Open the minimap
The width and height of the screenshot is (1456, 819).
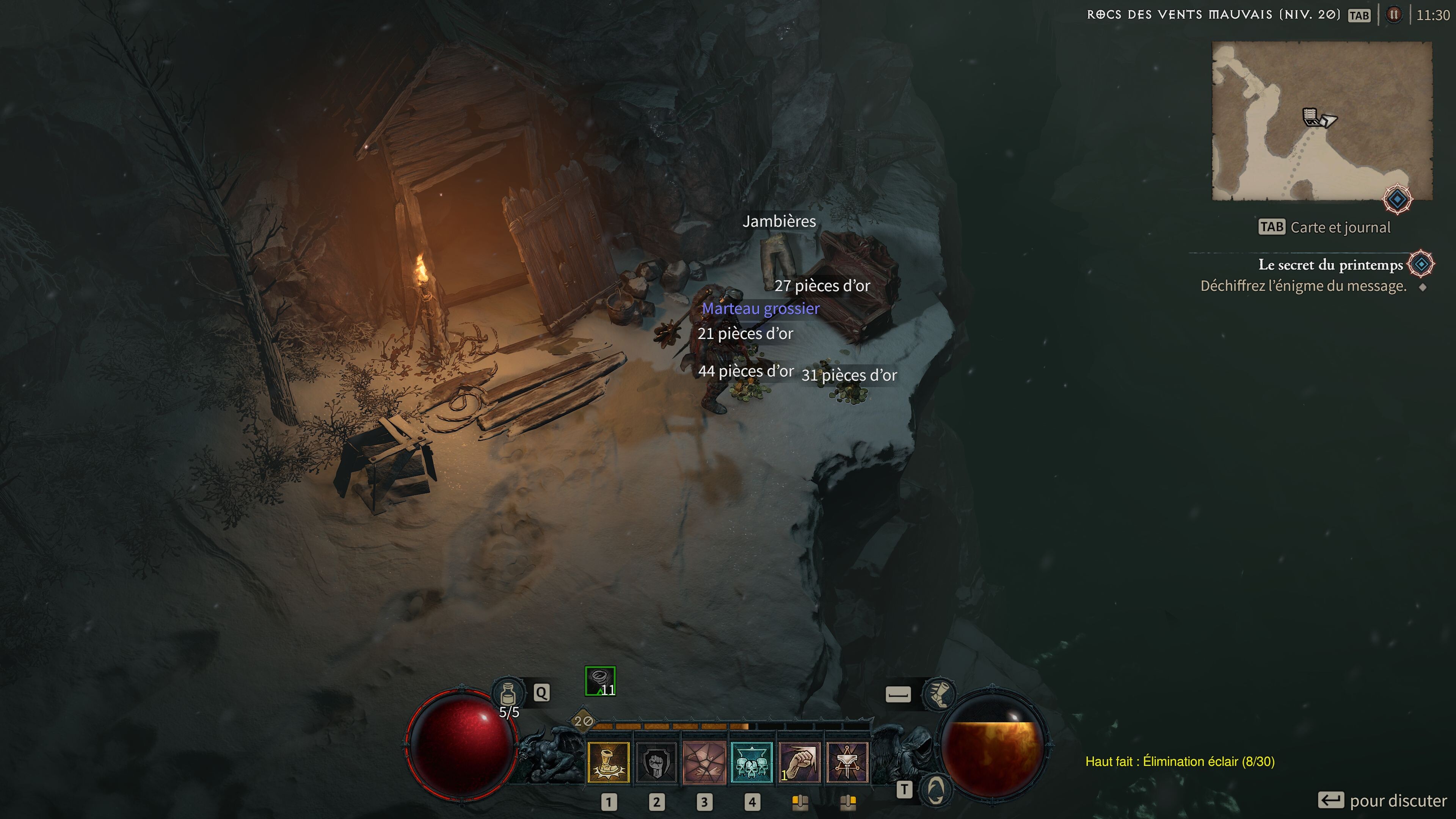click(1321, 121)
